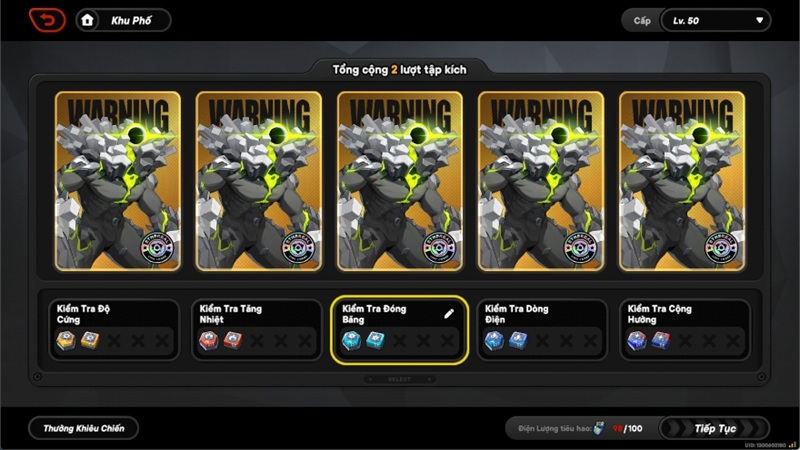Pick the boss card above Đóng Băng
This screenshot has width=800, height=450.
(x=400, y=181)
